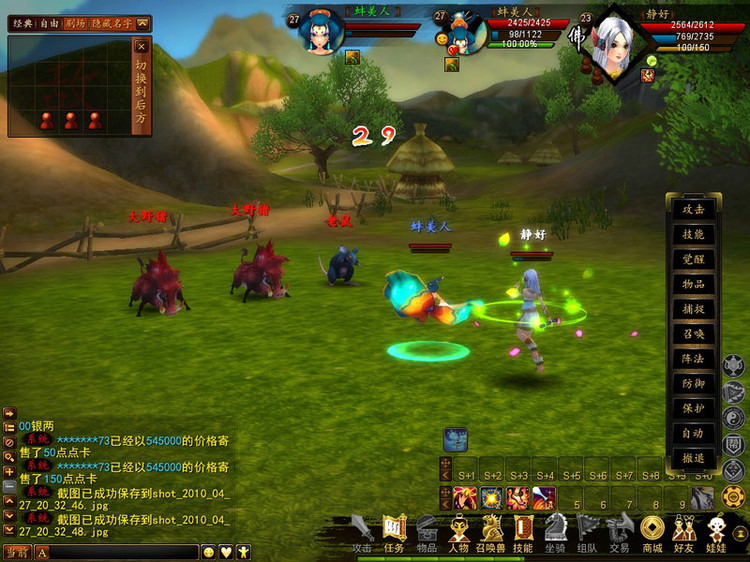
Task: Open the smiley emoticon picker in chat
Action: coord(208,552)
